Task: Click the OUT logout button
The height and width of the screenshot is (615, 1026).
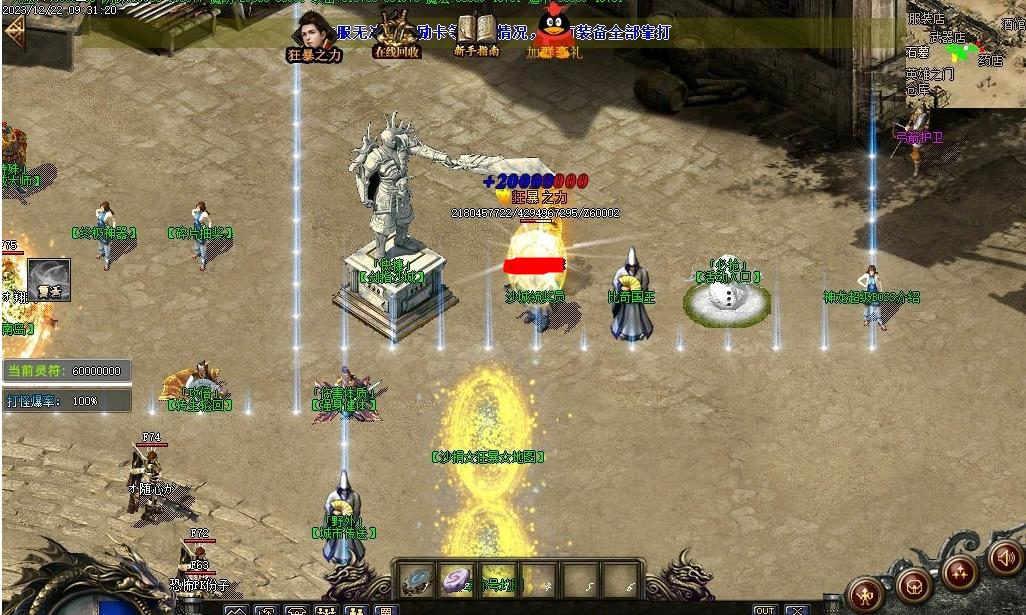Action: tap(765, 609)
